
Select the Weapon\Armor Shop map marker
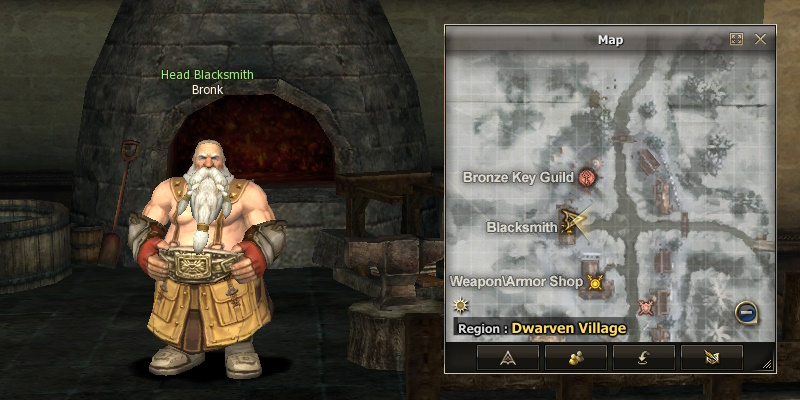(x=596, y=282)
